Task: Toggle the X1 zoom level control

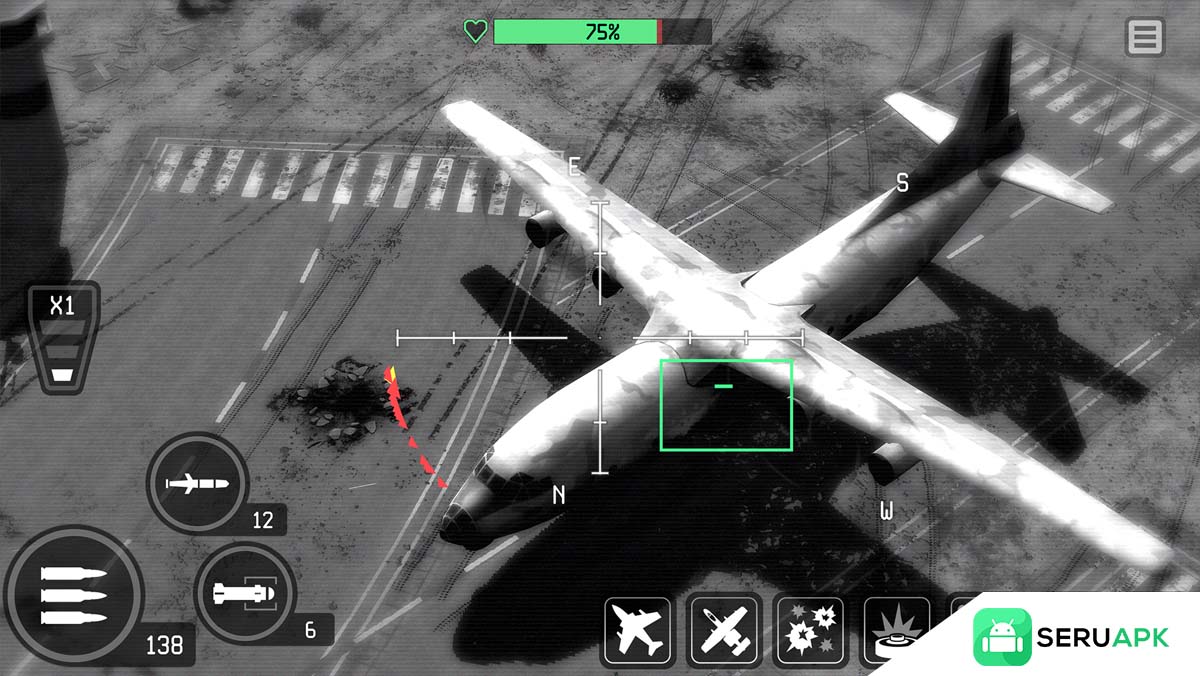Action: [62, 338]
